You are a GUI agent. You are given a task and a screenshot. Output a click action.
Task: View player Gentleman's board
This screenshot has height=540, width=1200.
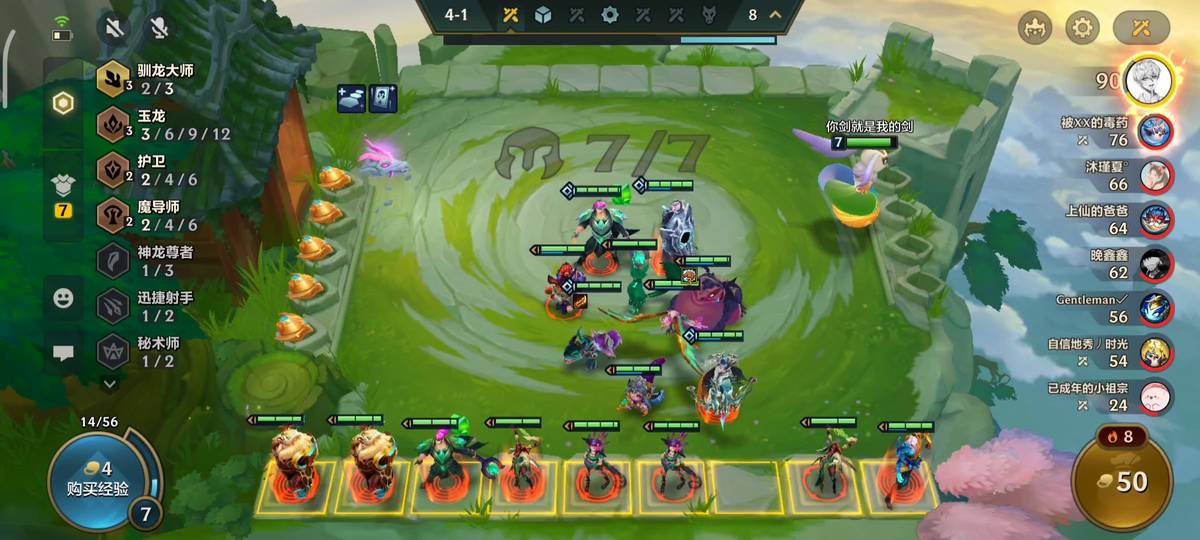click(1155, 307)
